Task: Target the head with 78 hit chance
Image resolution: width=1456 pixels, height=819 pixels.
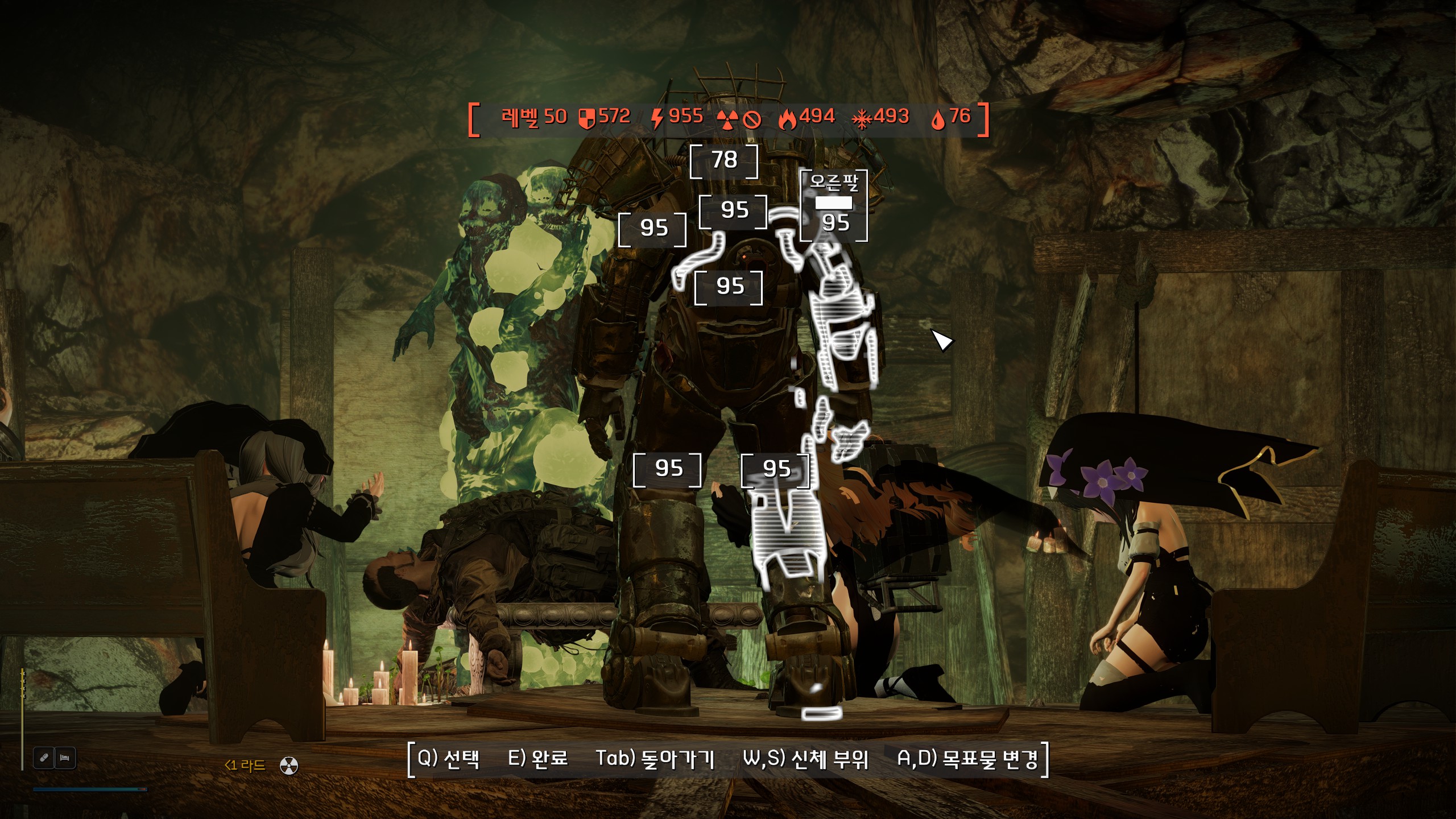Action: click(x=724, y=161)
